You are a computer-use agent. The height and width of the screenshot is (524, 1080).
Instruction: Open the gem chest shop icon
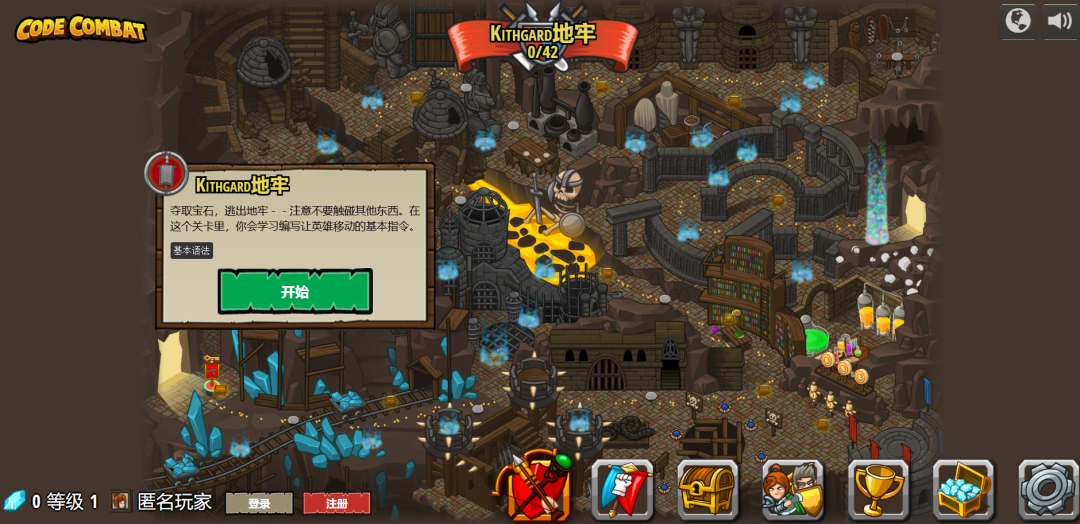963,489
